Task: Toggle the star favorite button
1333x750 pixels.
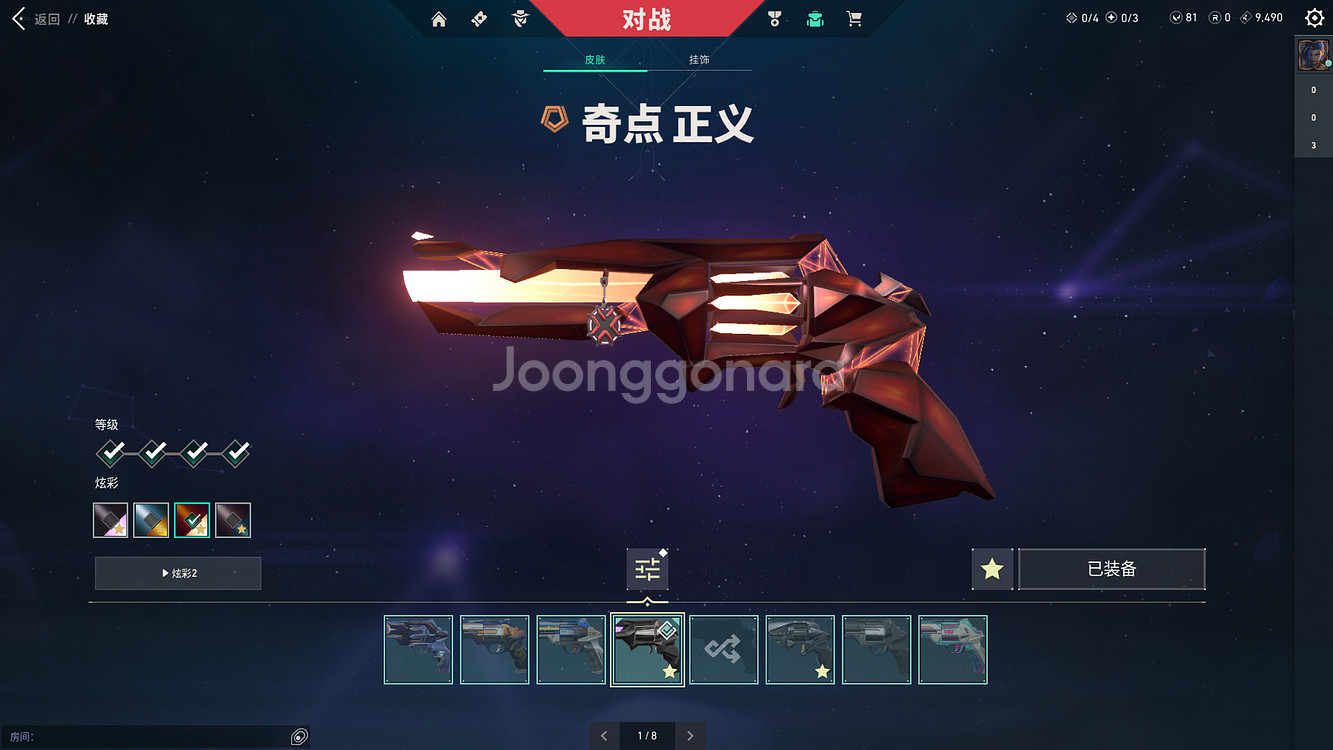Action: coord(992,569)
